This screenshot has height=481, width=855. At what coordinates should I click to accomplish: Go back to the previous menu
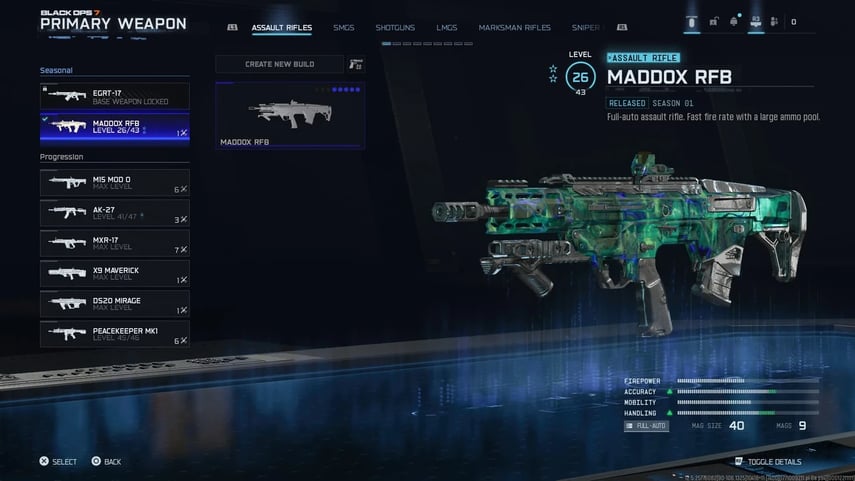click(x=106, y=462)
